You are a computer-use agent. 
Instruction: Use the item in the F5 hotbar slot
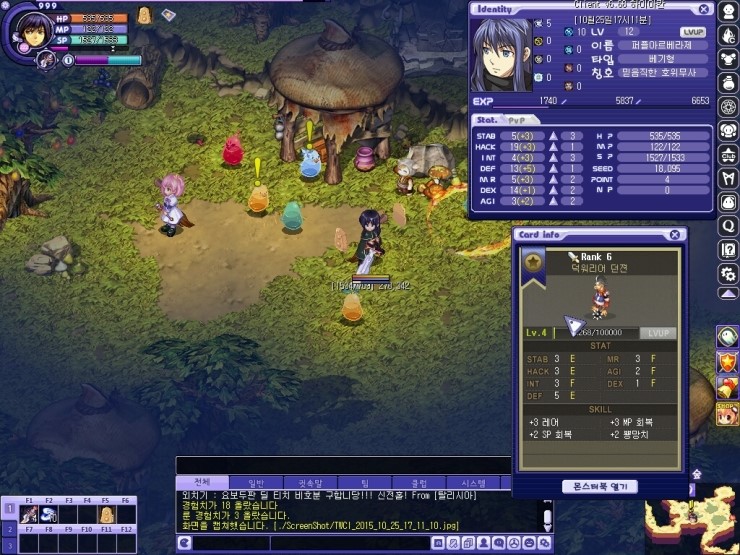click(106, 514)
